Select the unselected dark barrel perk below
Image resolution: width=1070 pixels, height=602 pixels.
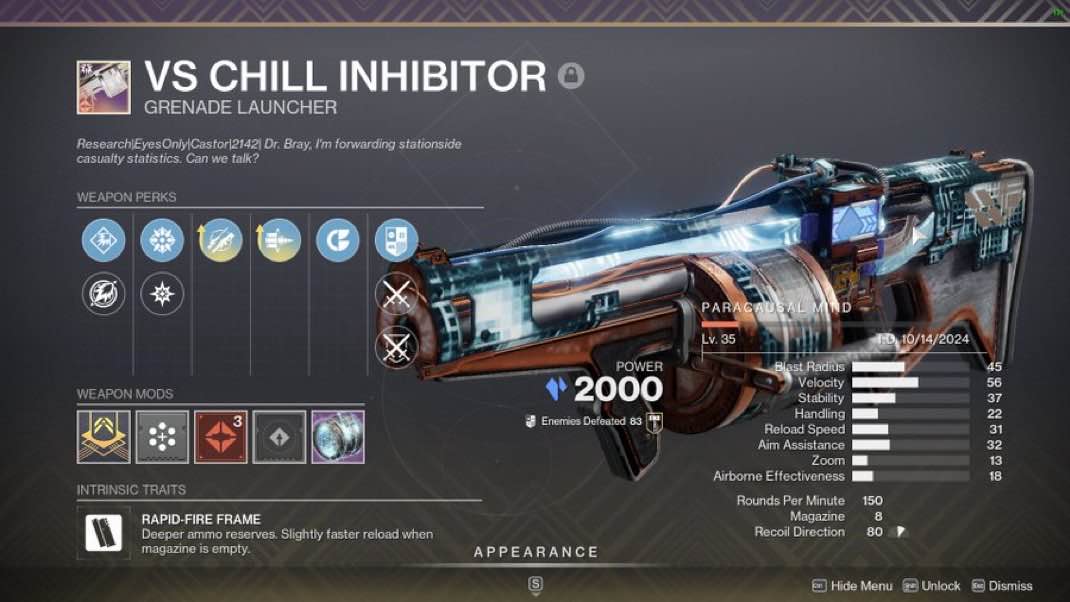click(x=104, y=294)
